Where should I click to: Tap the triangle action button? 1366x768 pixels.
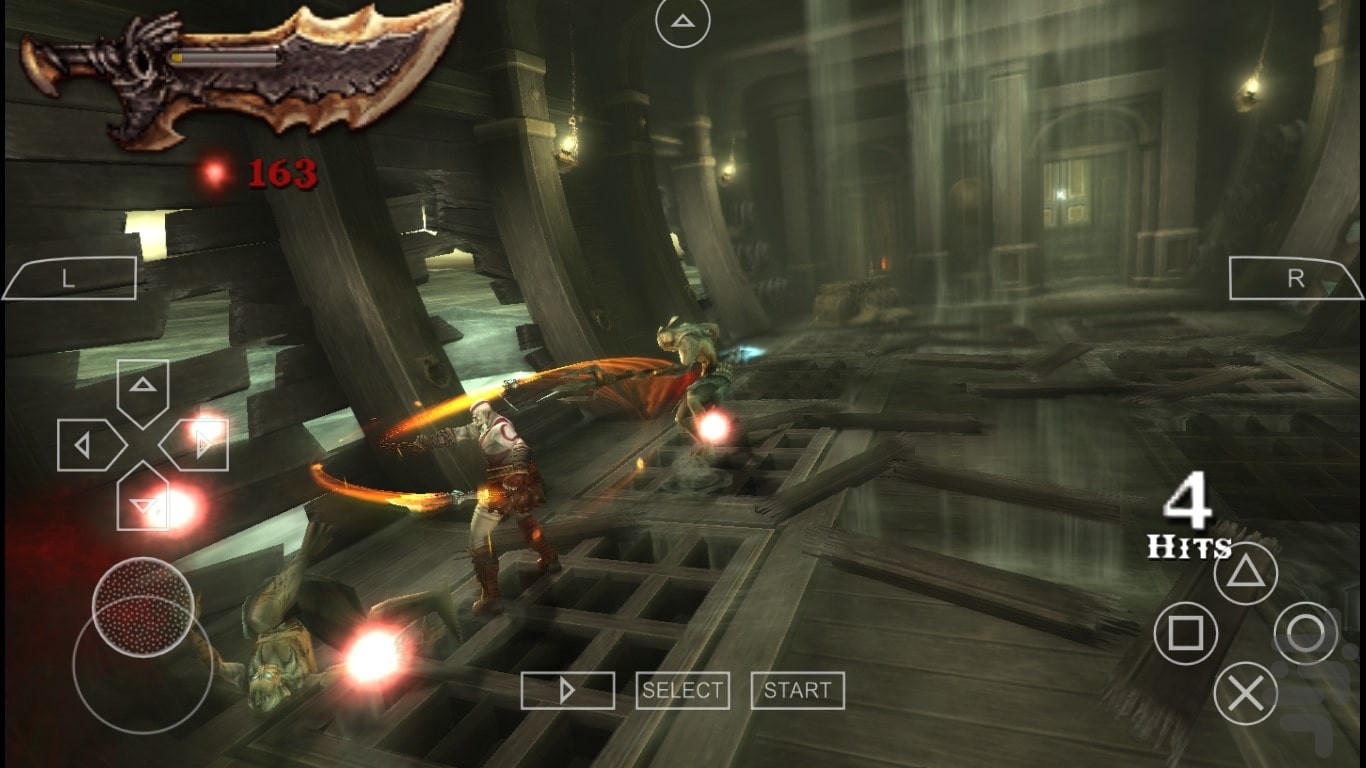(1245, 573)
